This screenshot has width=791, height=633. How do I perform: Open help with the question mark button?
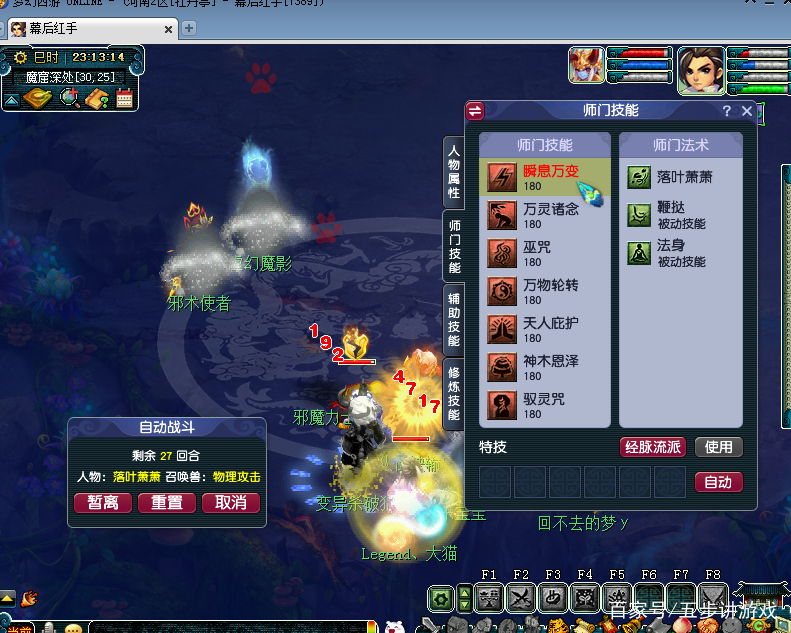point(727,112)
